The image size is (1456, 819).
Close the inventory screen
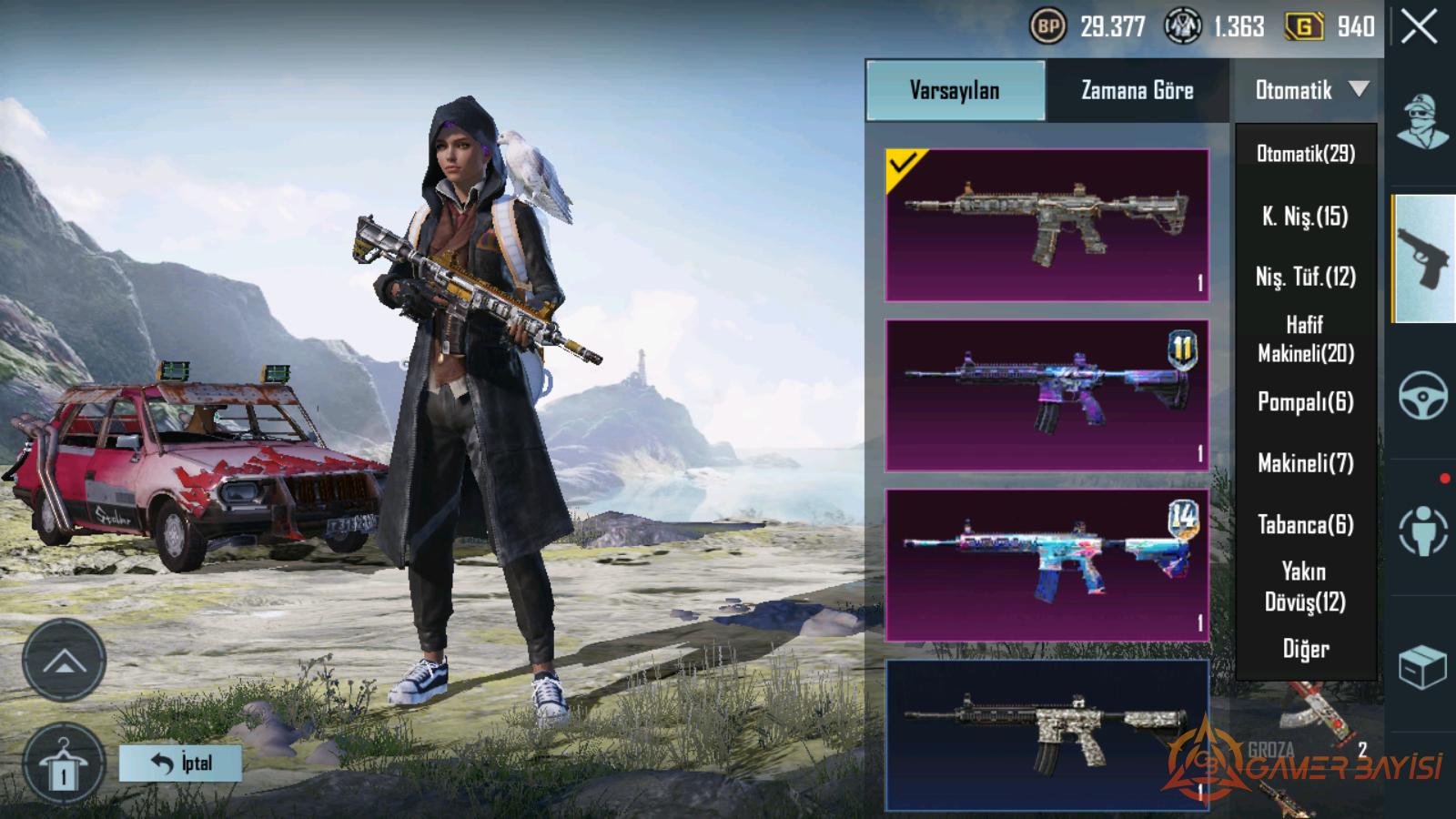click(x=1419, y=28)
